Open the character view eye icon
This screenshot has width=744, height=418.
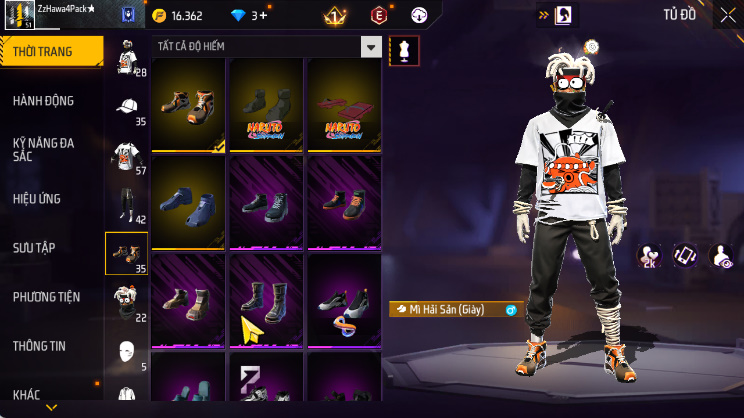tap(720, 256)
